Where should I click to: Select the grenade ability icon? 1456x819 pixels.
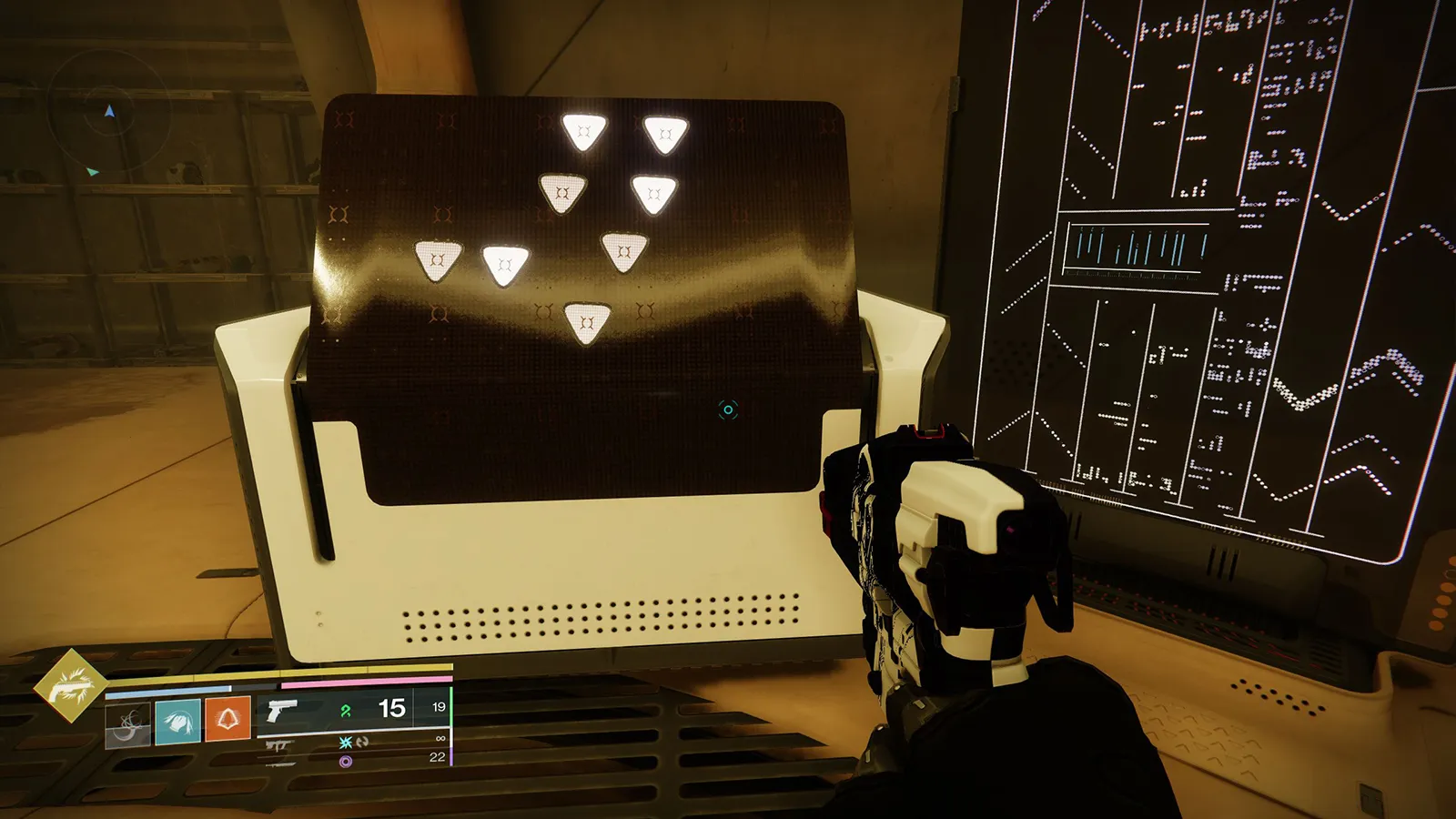[x=127, y=724]
